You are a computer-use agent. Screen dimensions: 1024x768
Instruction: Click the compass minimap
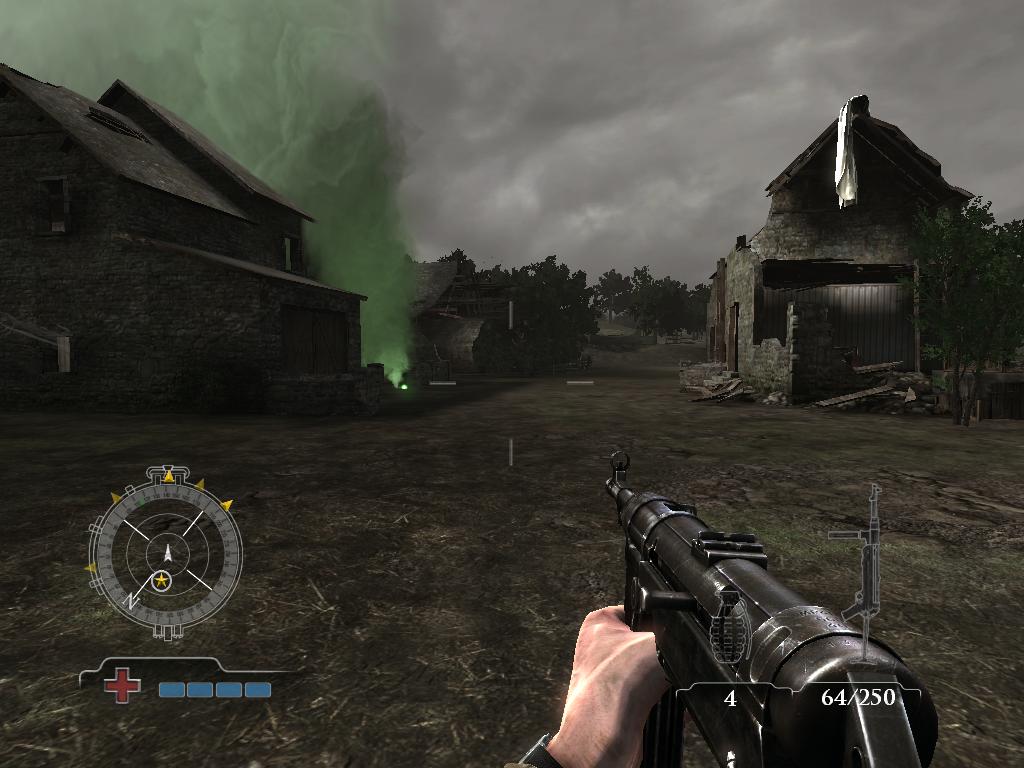tap(166, 551)
